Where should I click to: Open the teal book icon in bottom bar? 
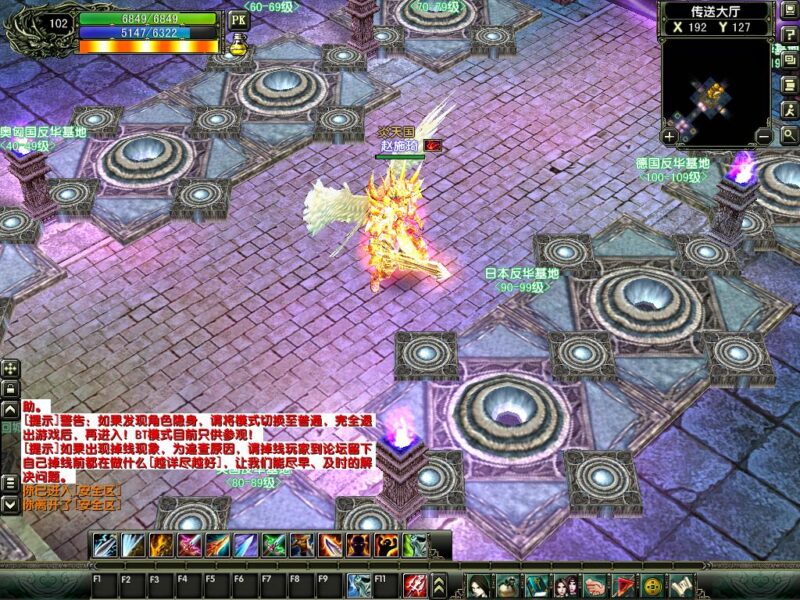536,587
